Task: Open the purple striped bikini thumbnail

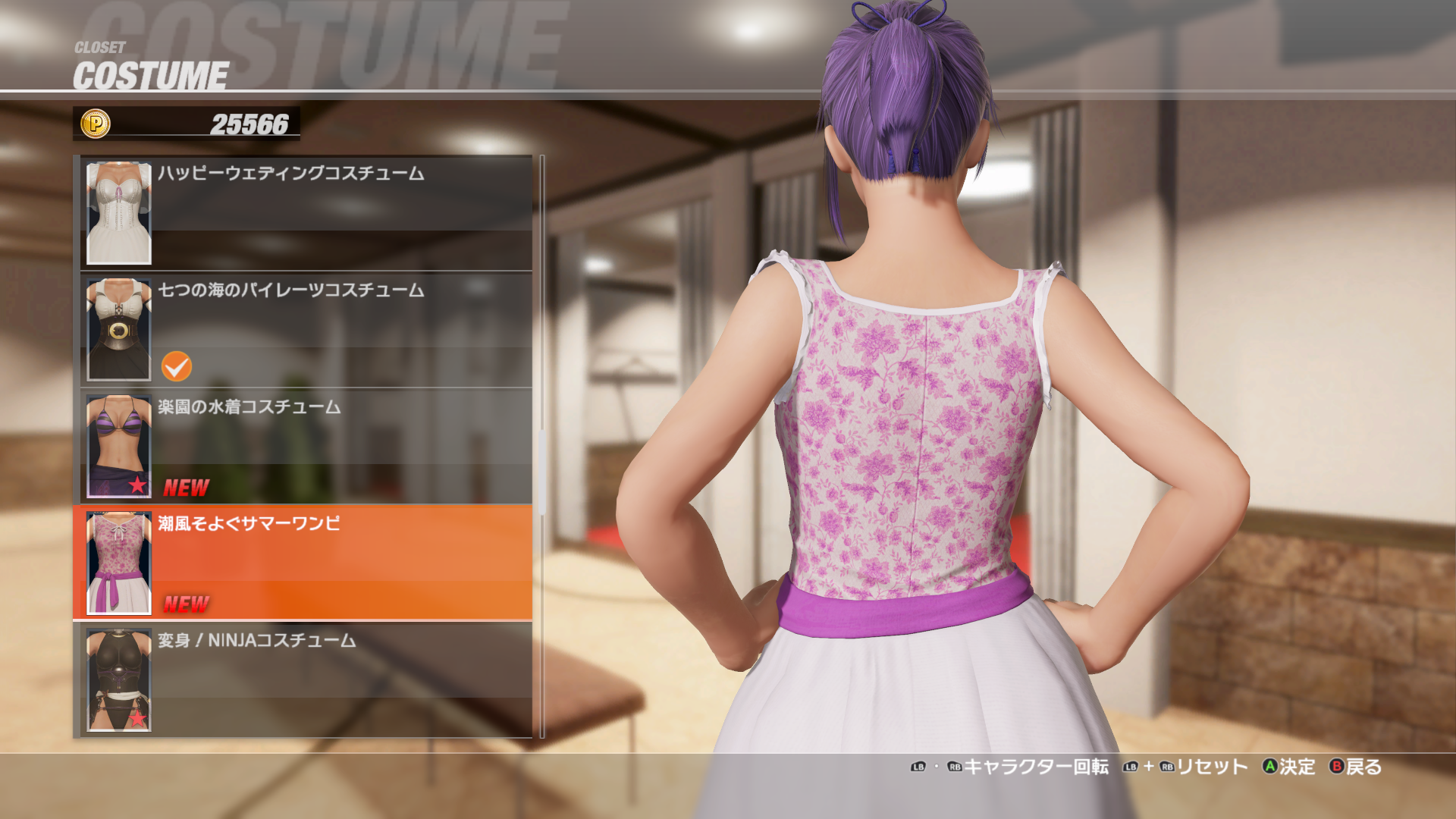Action: pos(119,446)
